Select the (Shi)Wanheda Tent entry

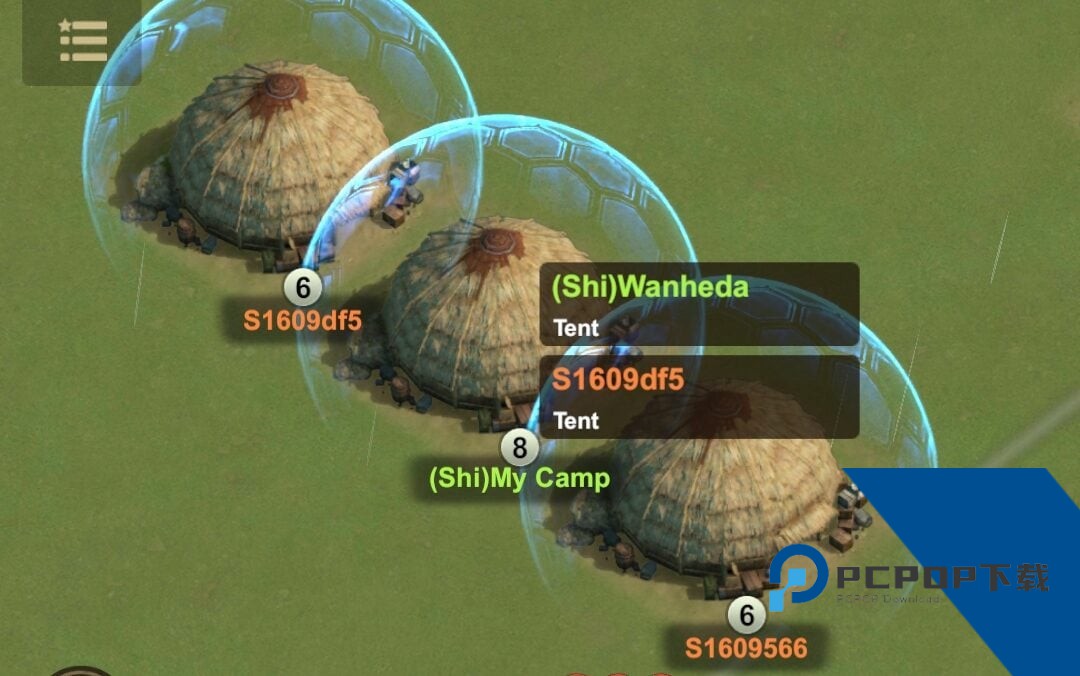(x=698, y=305)
